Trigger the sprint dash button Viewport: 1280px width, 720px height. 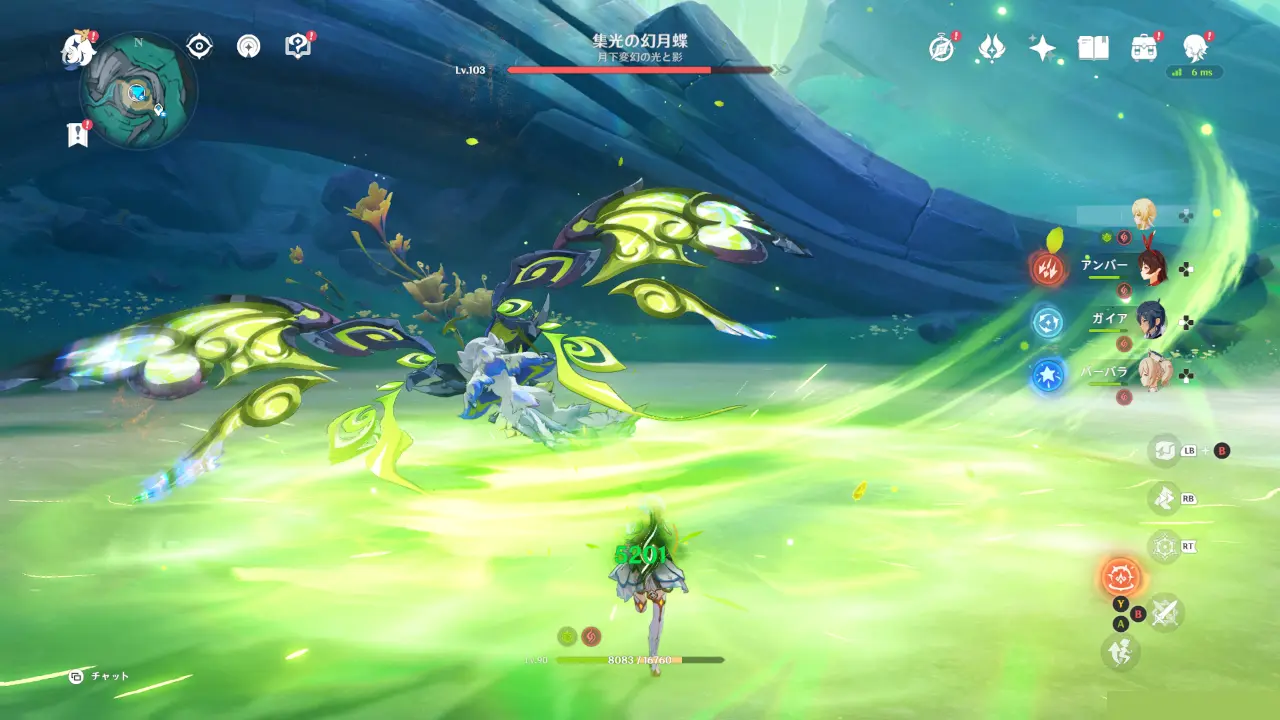[x=1120, y=652]
